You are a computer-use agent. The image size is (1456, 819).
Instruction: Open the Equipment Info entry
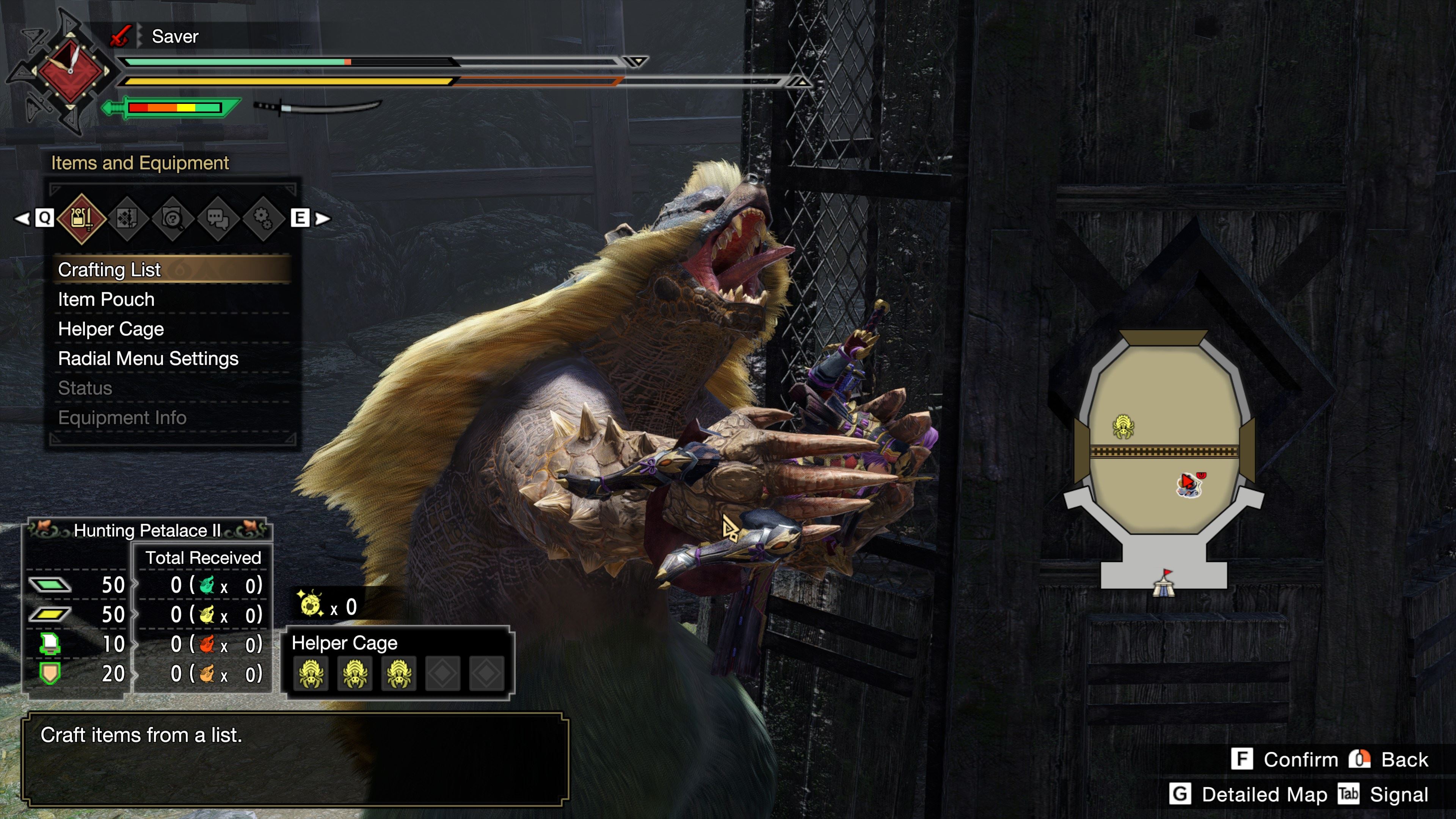(122, 418)
